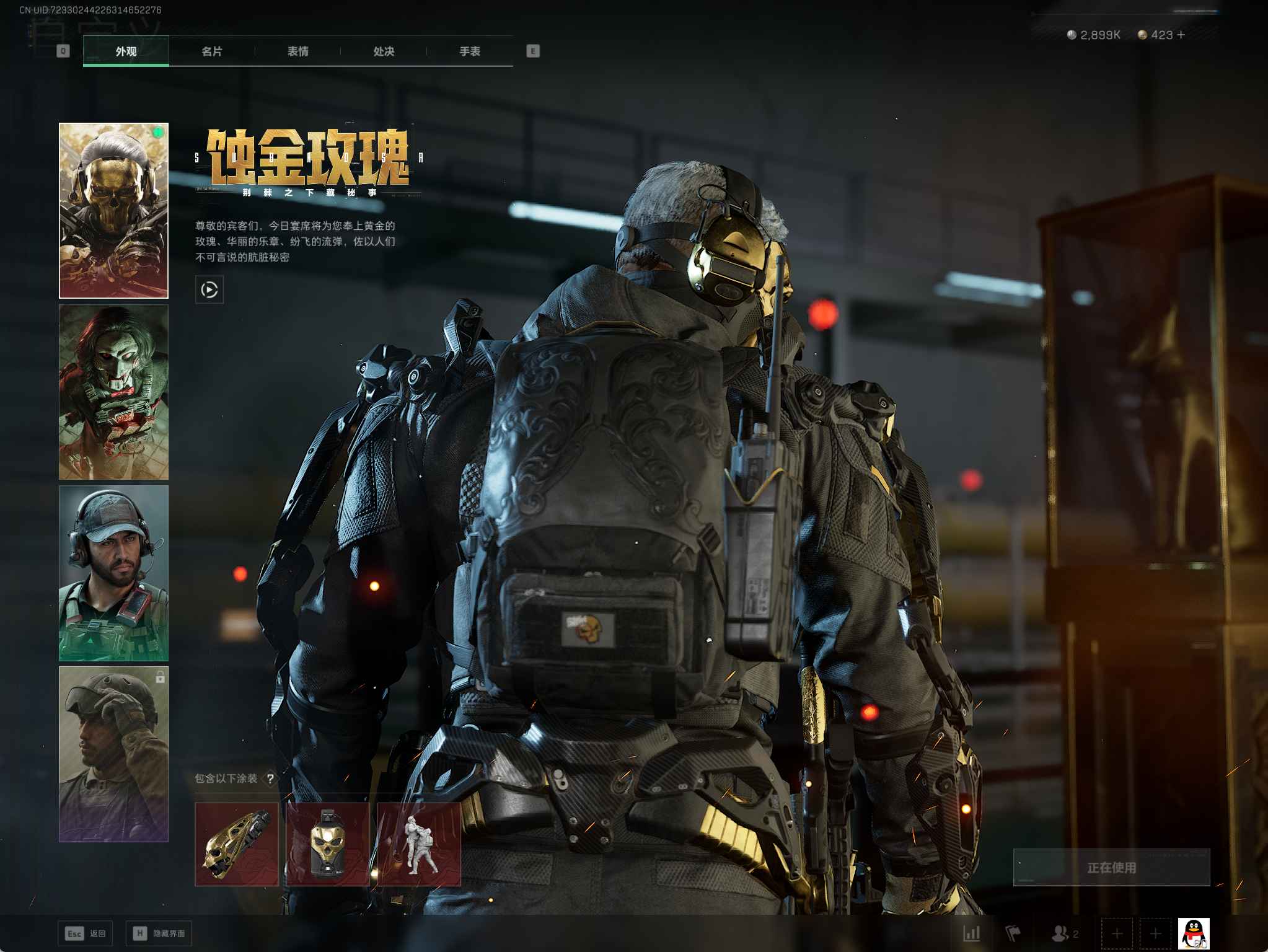Hide the interface with 隐藏界面
The width and height of the screenshot is (1268, 952).
[159, 933]
